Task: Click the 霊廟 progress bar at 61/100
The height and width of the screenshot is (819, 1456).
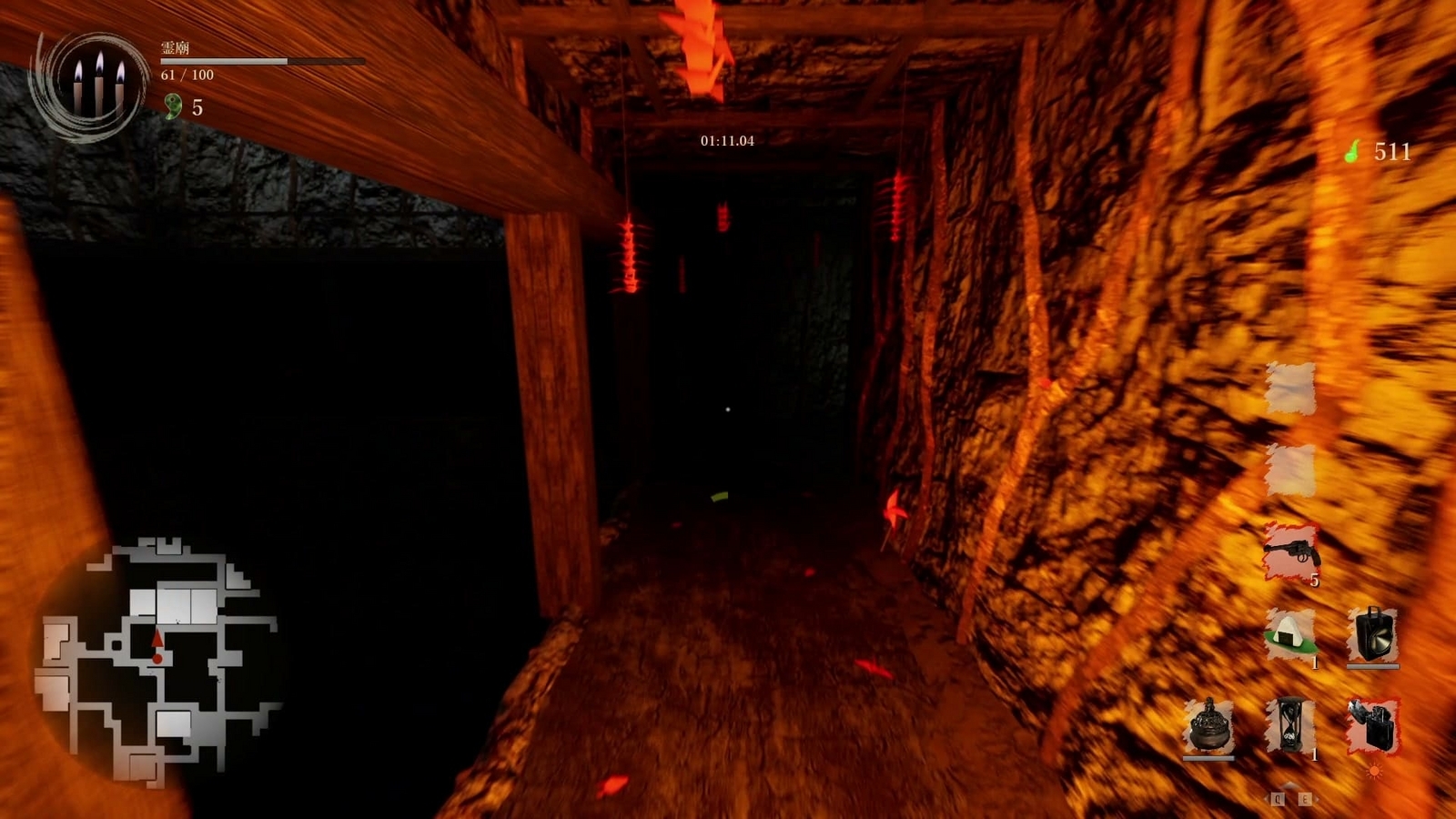Action: pos(221,58)
